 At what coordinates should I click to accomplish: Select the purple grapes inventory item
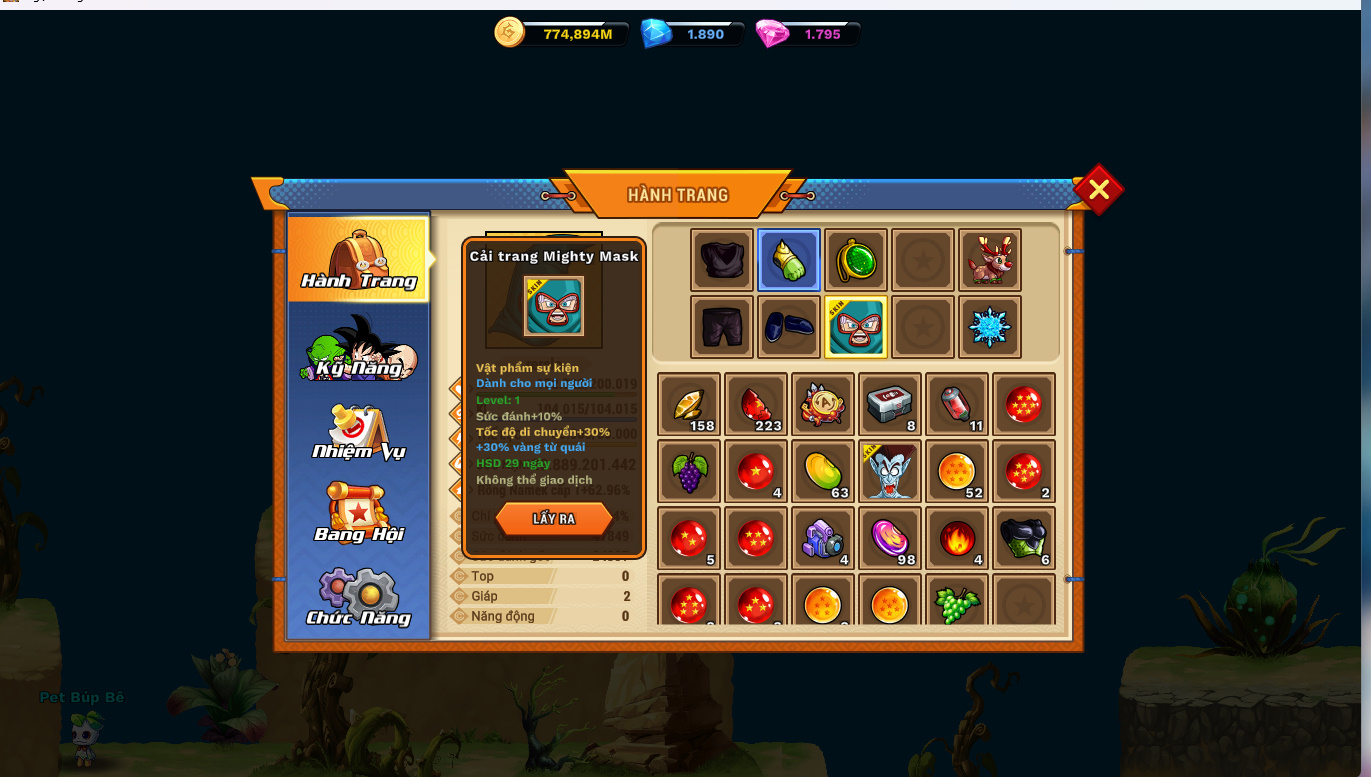click(689, 471)
